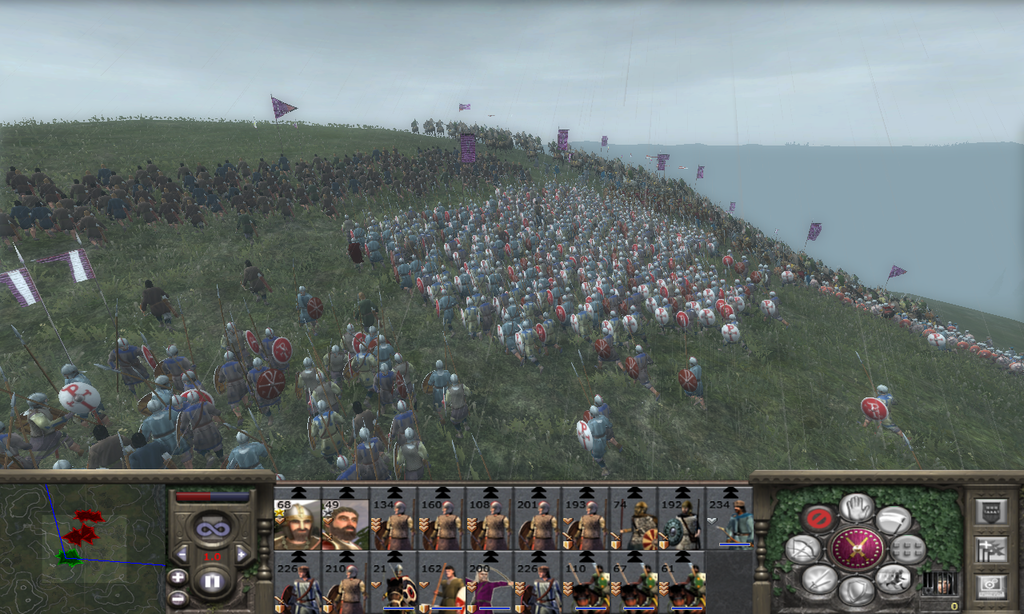Image resolution: width=1024 pixels, height=614 pixels.
Task: Pause the battle
Action: (211, 580)
